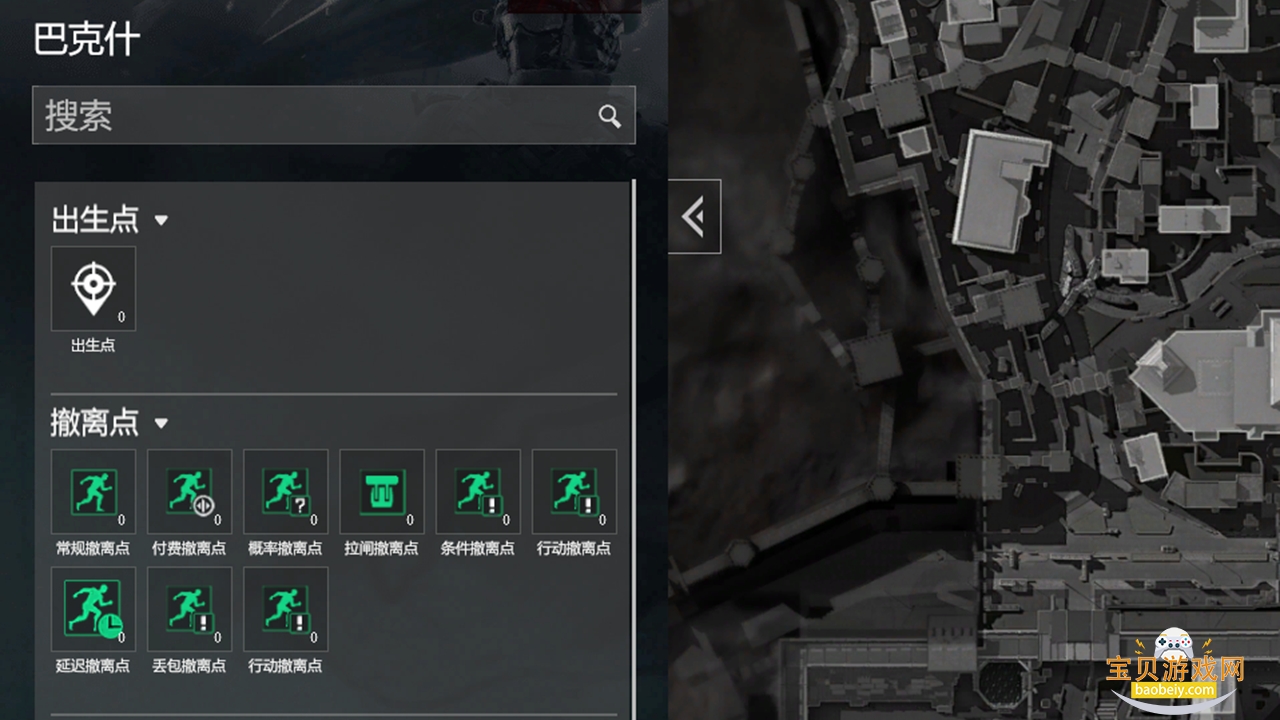Select the 拉闸撤离点 switch extraction icon
Viewport: 1280px width, 720px height.
pyautogui.click(x=381, y=491)
